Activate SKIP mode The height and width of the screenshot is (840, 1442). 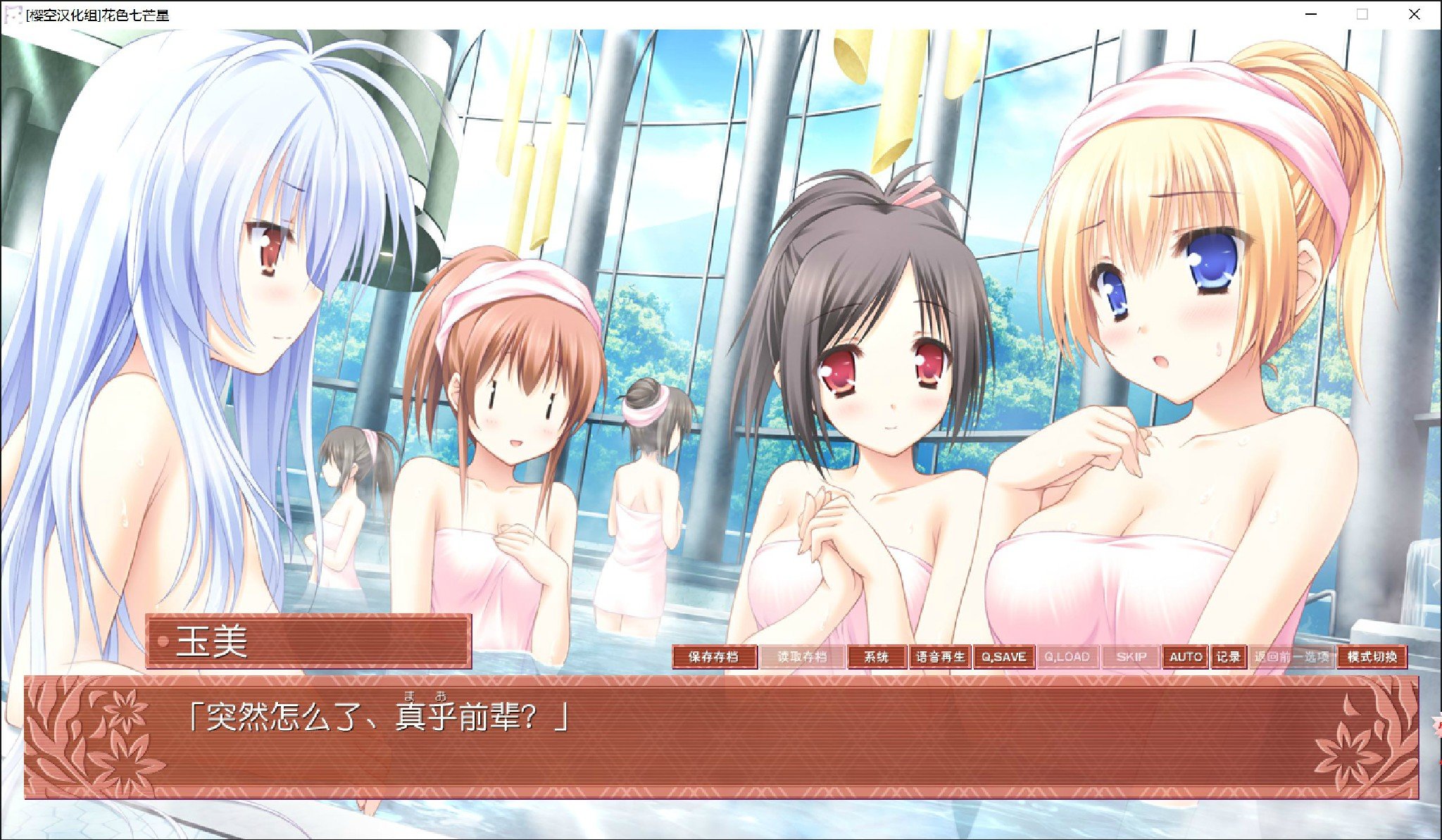(x=1131, y=657)
